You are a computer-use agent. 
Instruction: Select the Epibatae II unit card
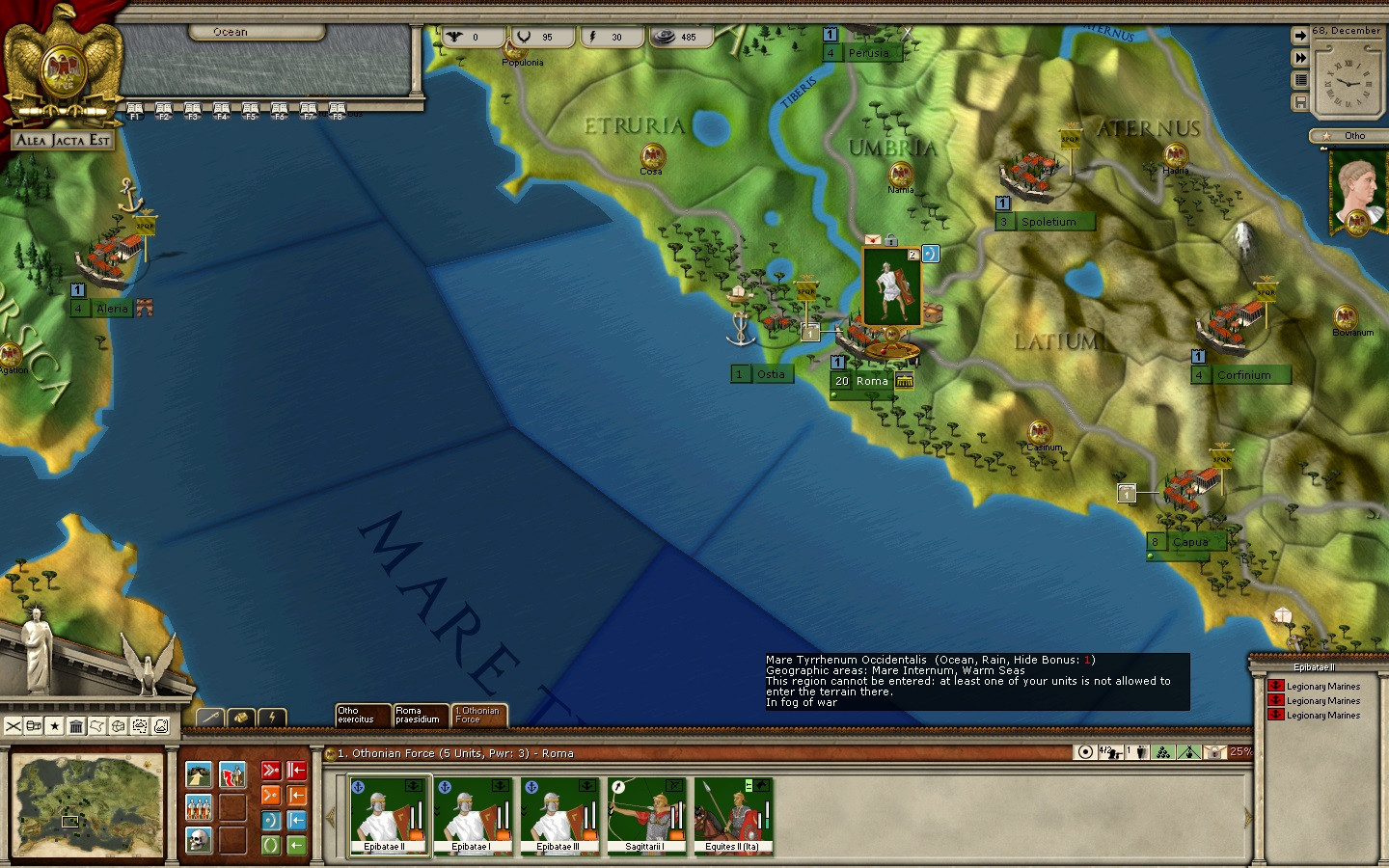click(389, 816)
